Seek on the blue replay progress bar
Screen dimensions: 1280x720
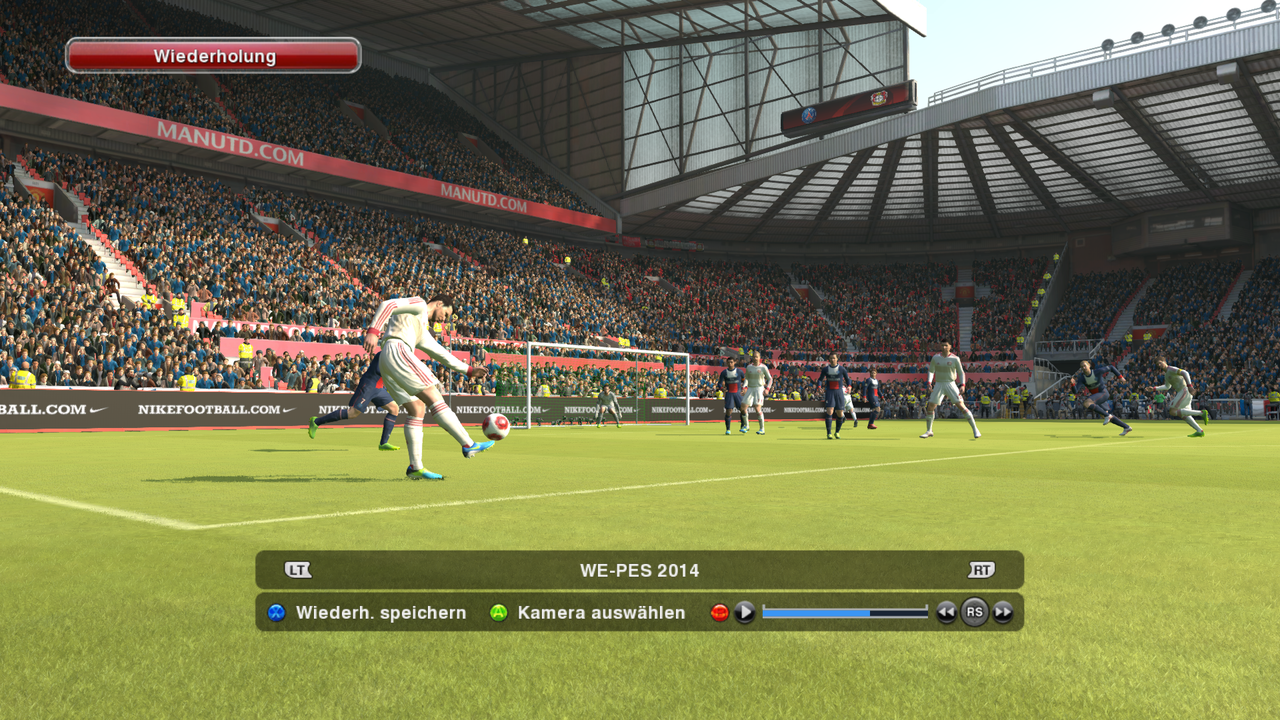pyautogui.click(x=845, y=612)
